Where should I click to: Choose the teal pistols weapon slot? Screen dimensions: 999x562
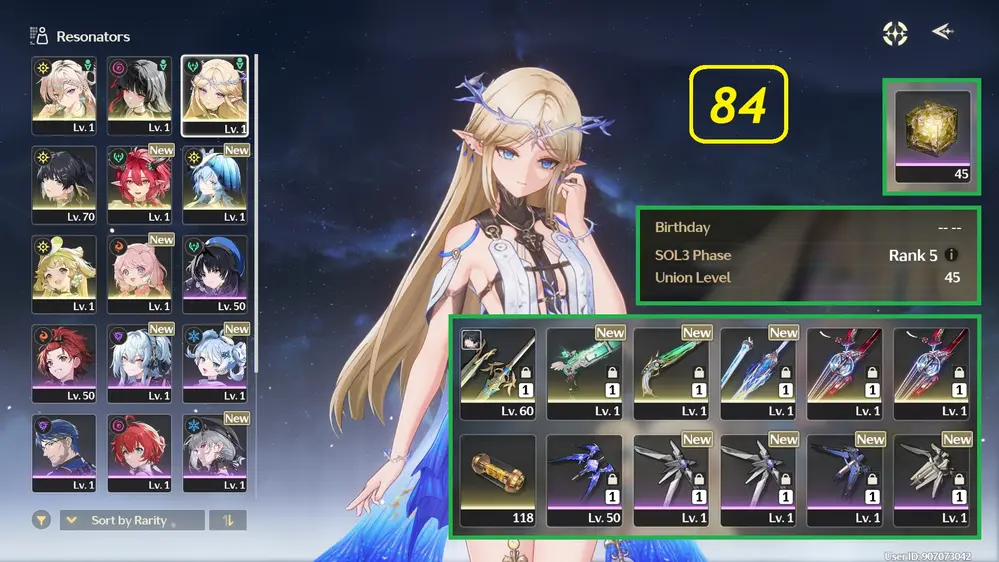pyautogui.click(x=584, y=372)
